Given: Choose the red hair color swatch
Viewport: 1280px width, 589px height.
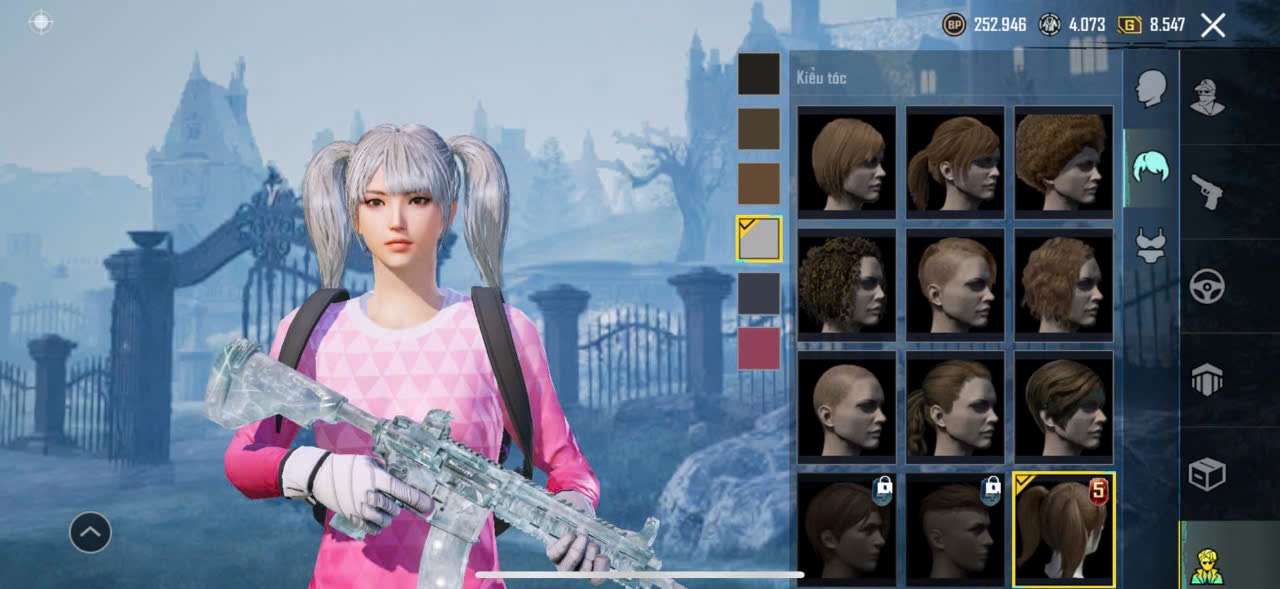Looking at the screenshot, I should [x=759, y=348].
